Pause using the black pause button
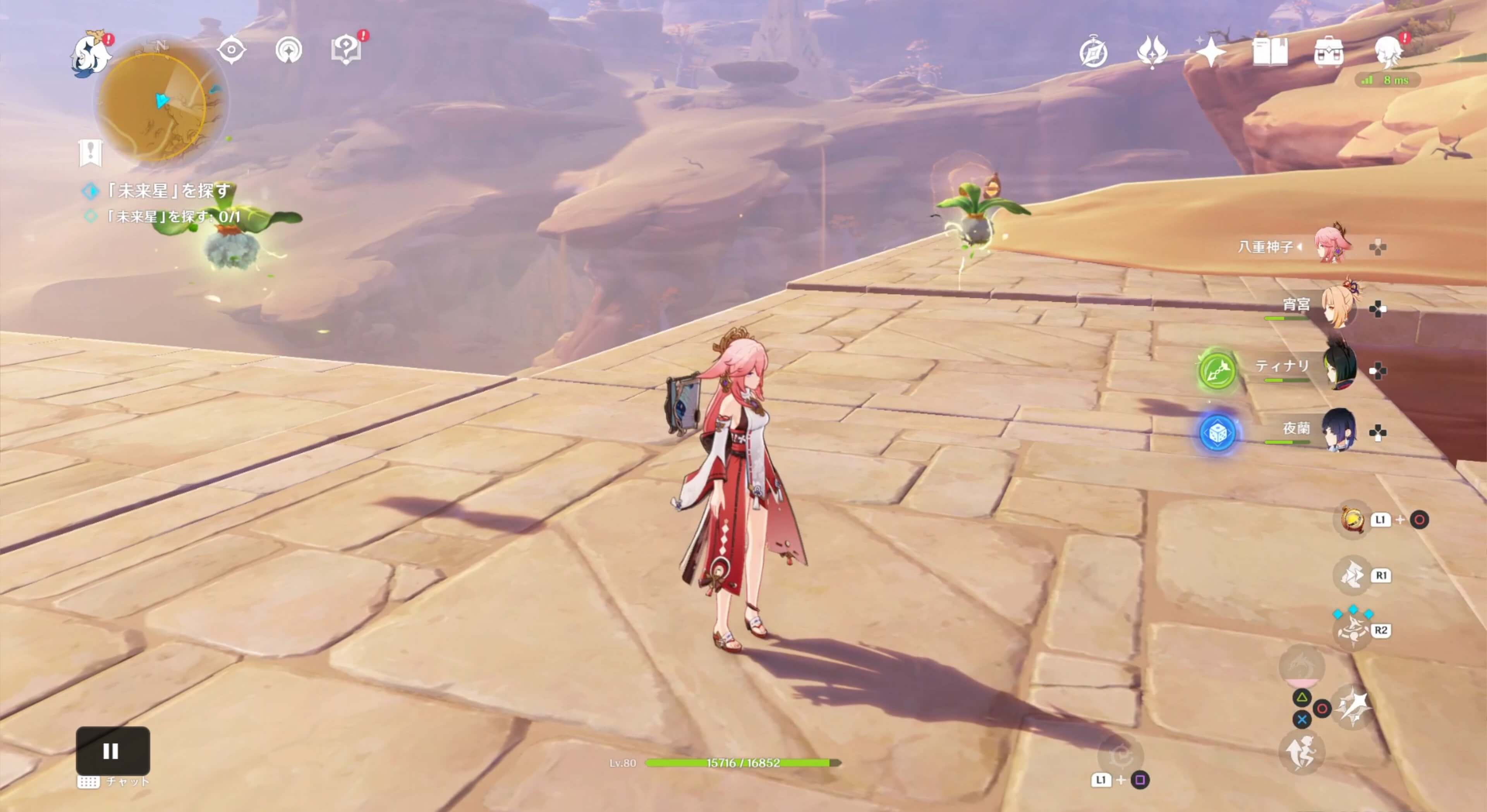Screen dimensions: 1487x812 (113, 750)
